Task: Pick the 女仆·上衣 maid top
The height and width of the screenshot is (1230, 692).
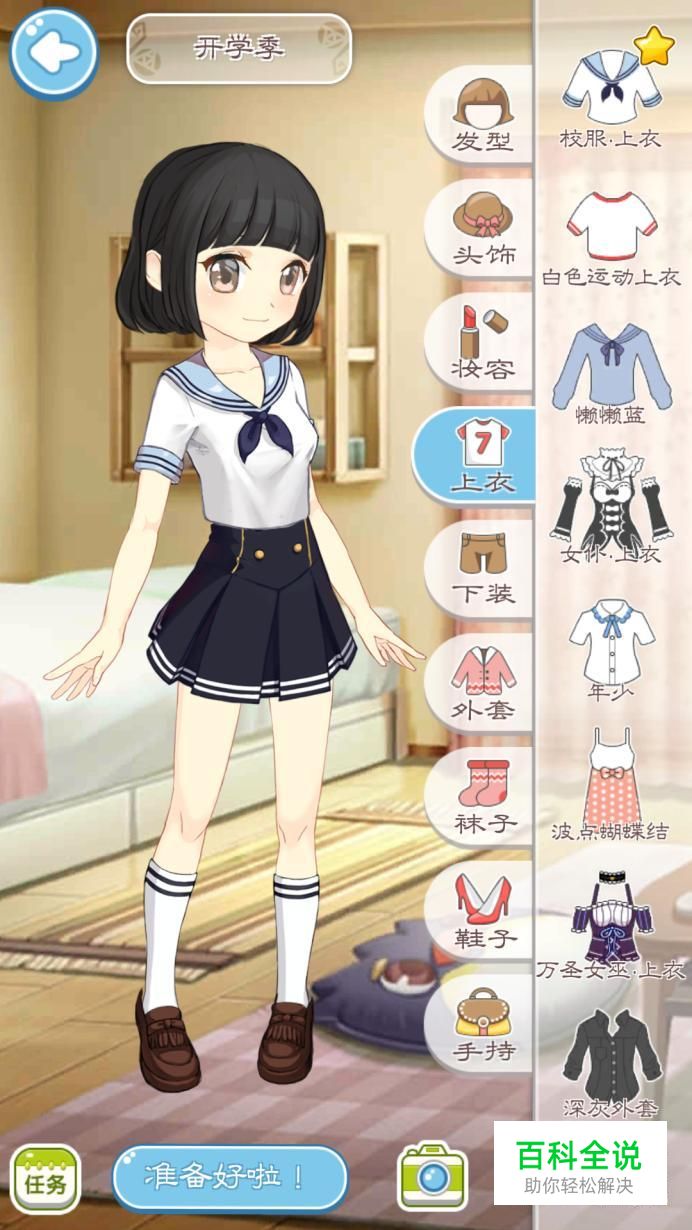Action: [611, 505]
